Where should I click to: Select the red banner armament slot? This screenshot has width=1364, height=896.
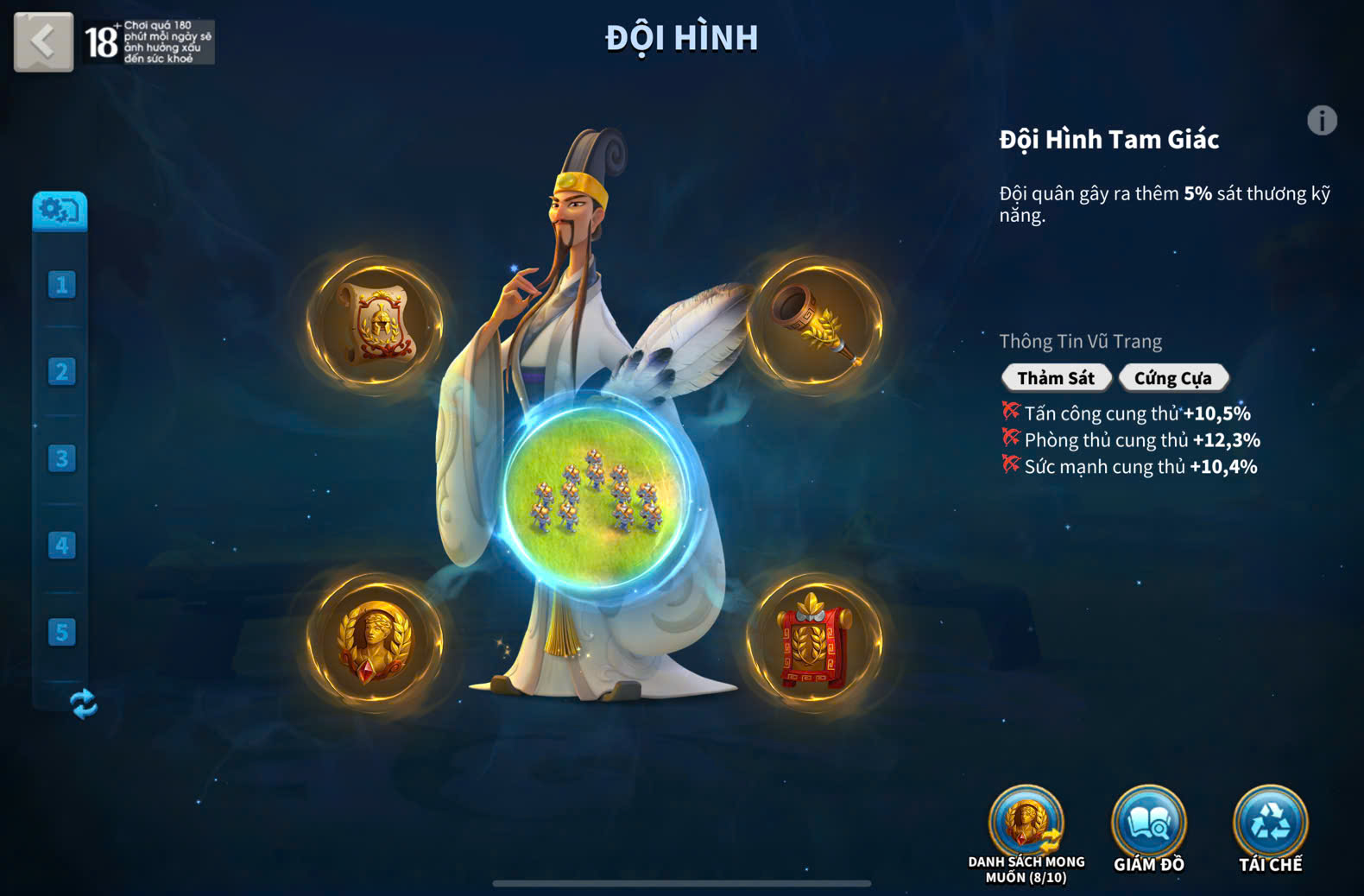pos(814,640)
